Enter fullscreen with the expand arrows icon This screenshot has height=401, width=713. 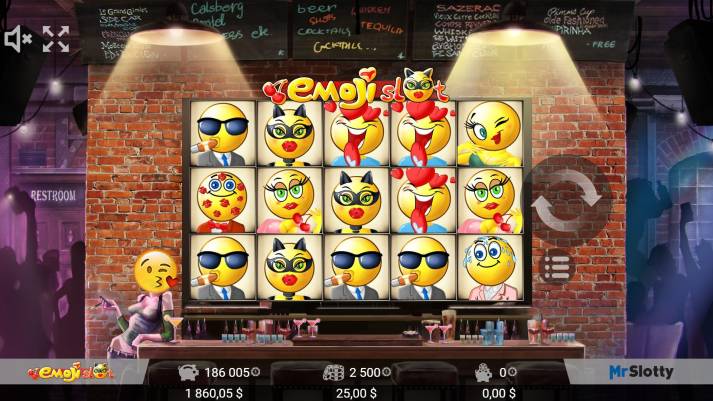point(56,39)
